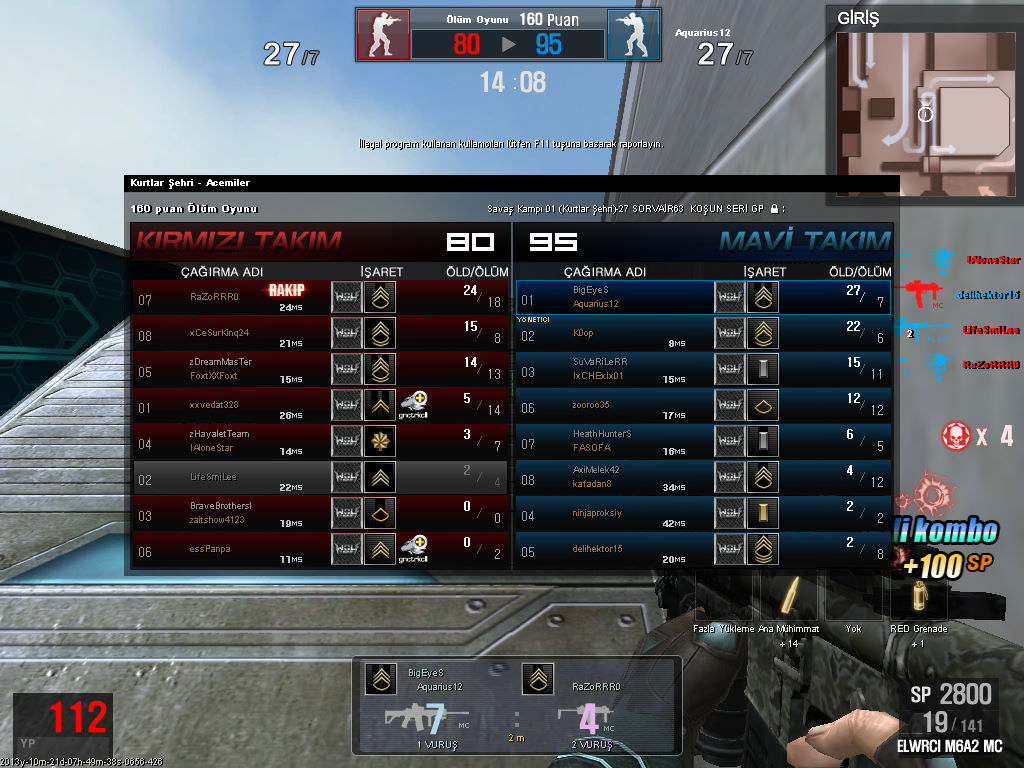Viewport: 1024px width, 768px height.
Task: Select xCeSurKing24 in the scoreboard
Action: point(320,333)
